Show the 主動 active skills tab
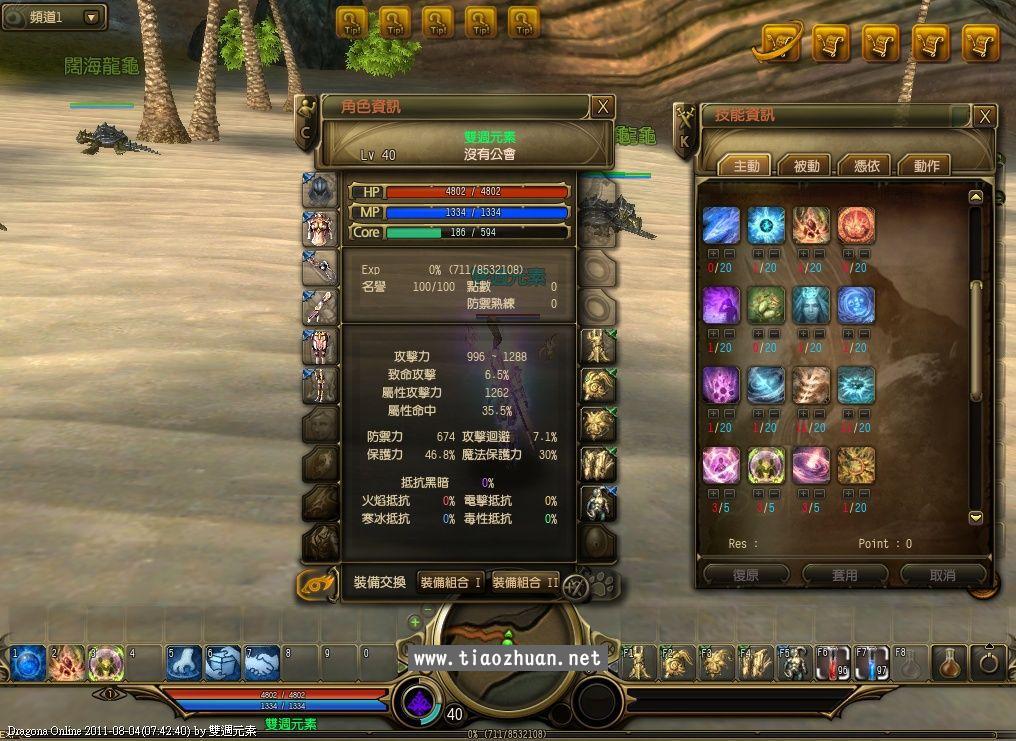This screenshot has width=1016, height=741. (746, 166)
